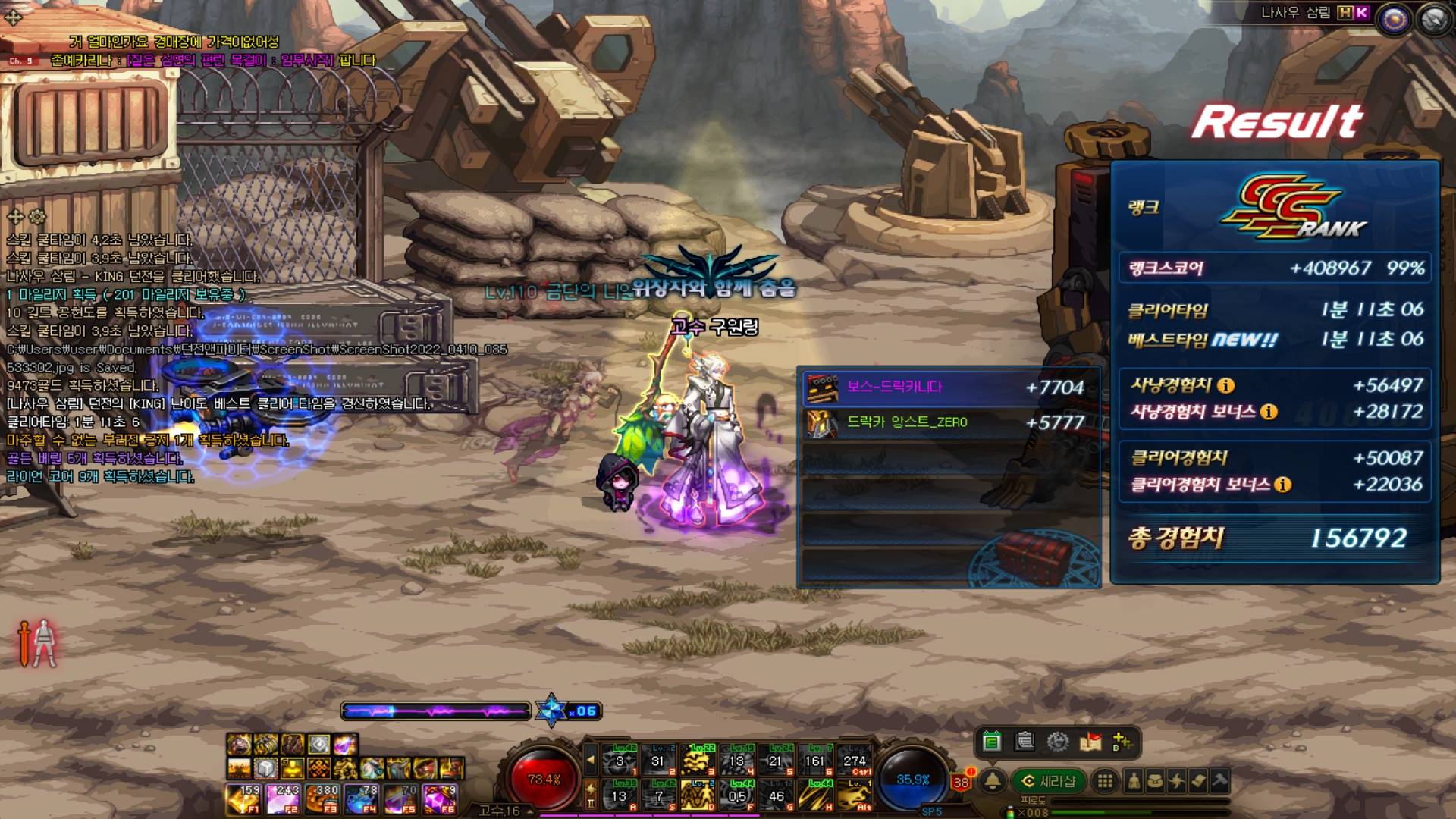Viewport: 1456px width, 819px height.
Task: Use the F6 purple gem quick slot
Action: 440,799
